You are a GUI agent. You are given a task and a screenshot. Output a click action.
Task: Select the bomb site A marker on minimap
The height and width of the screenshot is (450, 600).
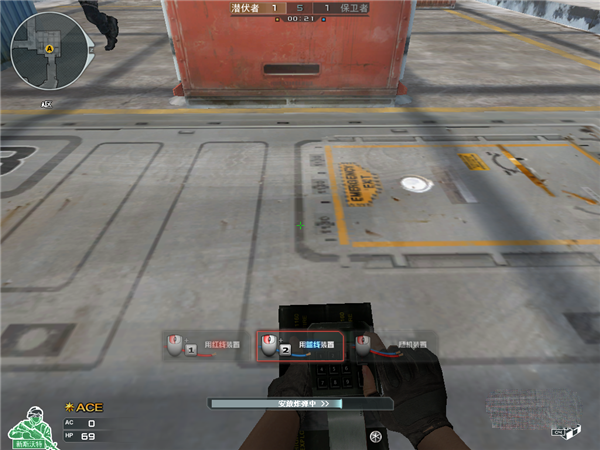[50, 47]
